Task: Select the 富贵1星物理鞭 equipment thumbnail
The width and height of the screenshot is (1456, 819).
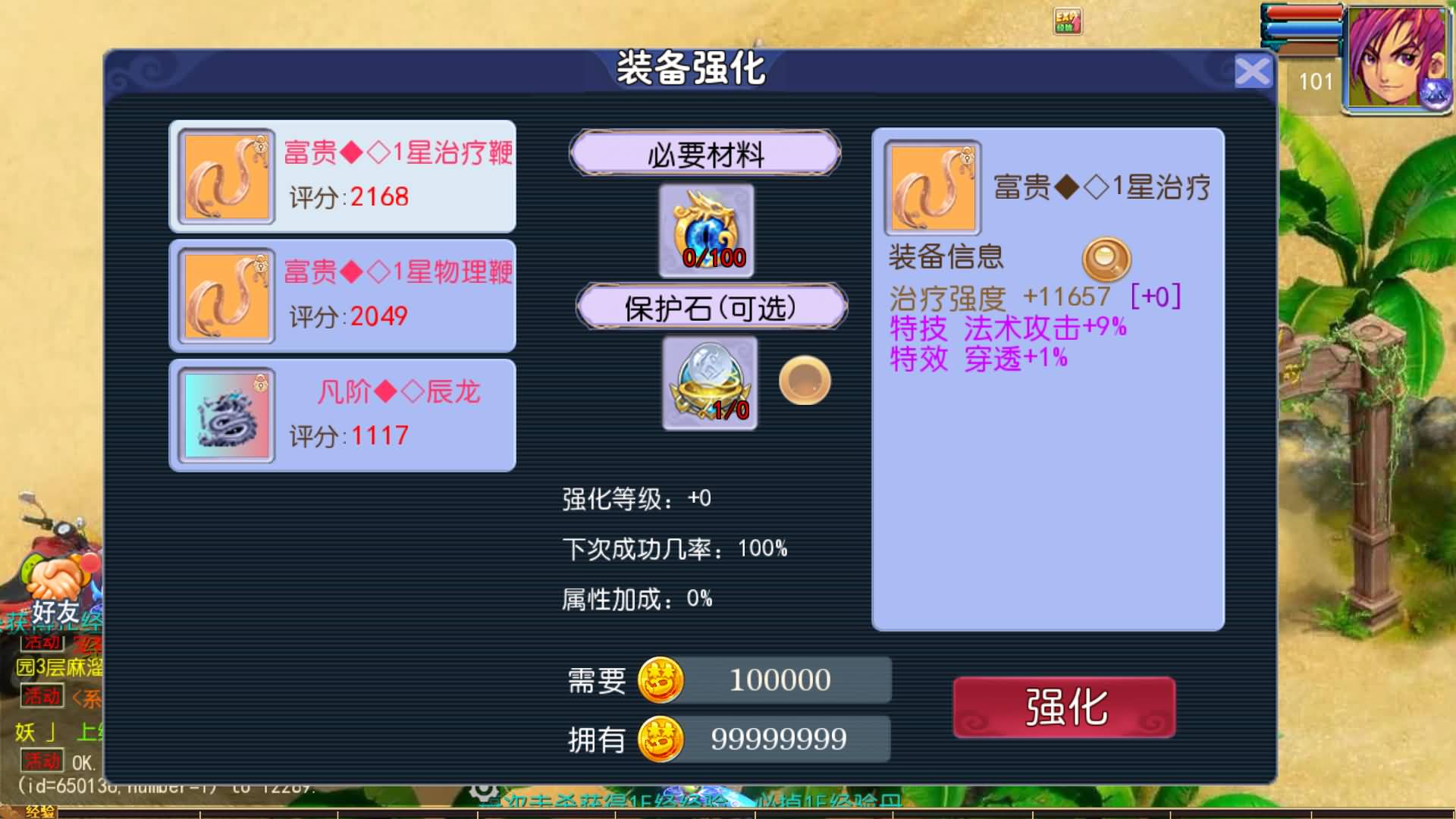Action: point(225,296)
